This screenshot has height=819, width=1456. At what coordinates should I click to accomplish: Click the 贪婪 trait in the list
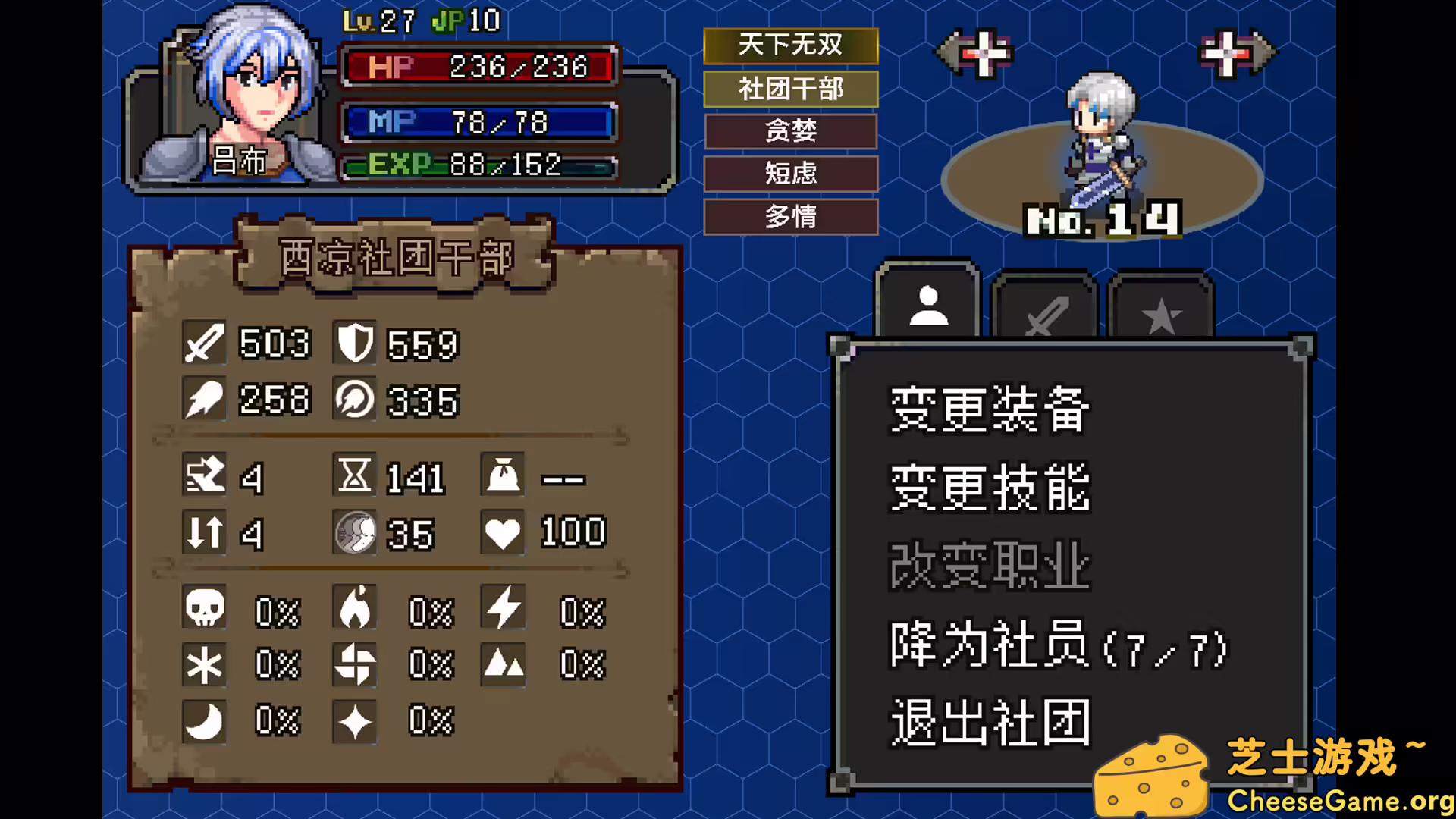coord(790,131)
